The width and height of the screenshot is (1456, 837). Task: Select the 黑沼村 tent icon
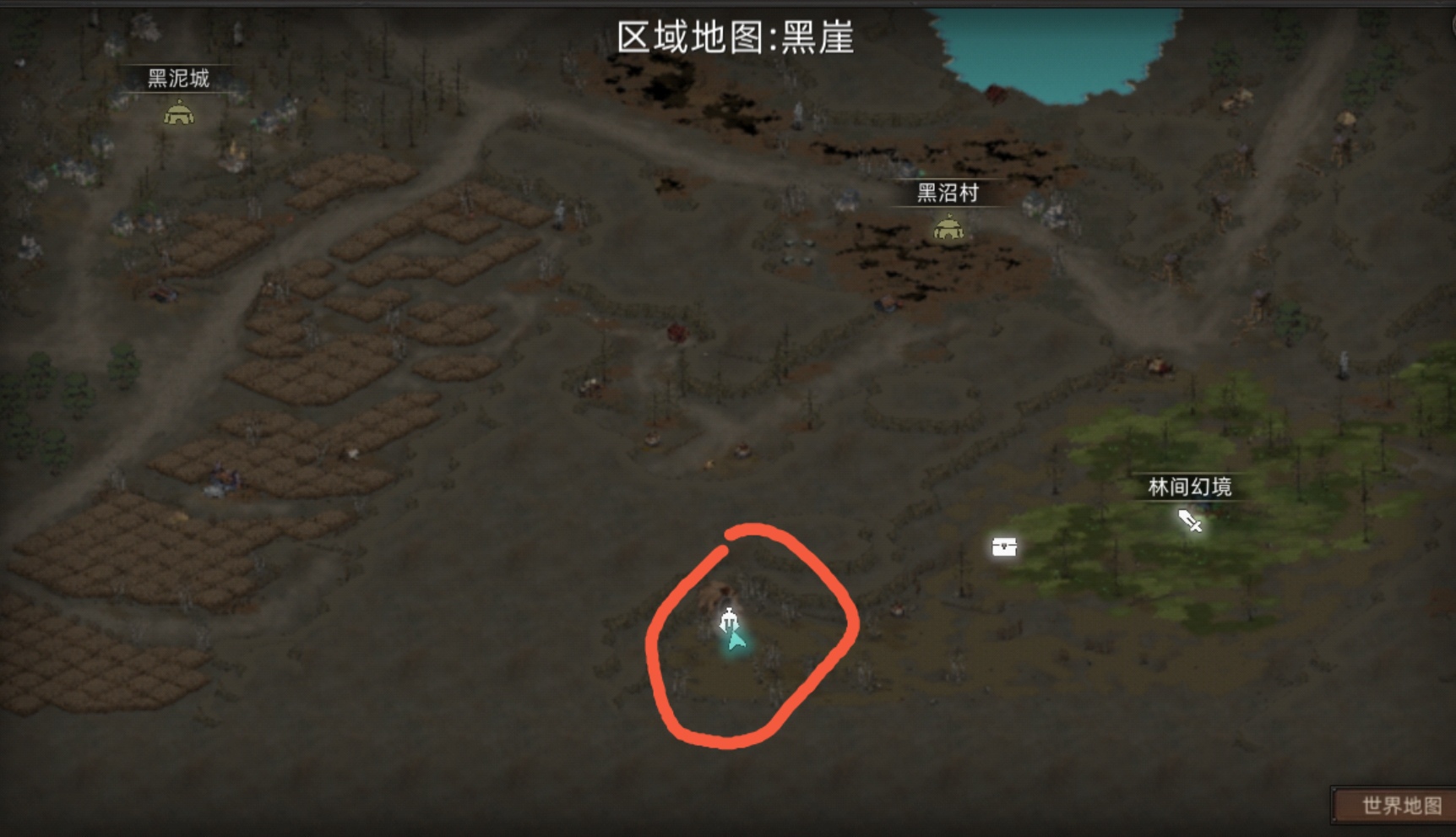[949, 227]
